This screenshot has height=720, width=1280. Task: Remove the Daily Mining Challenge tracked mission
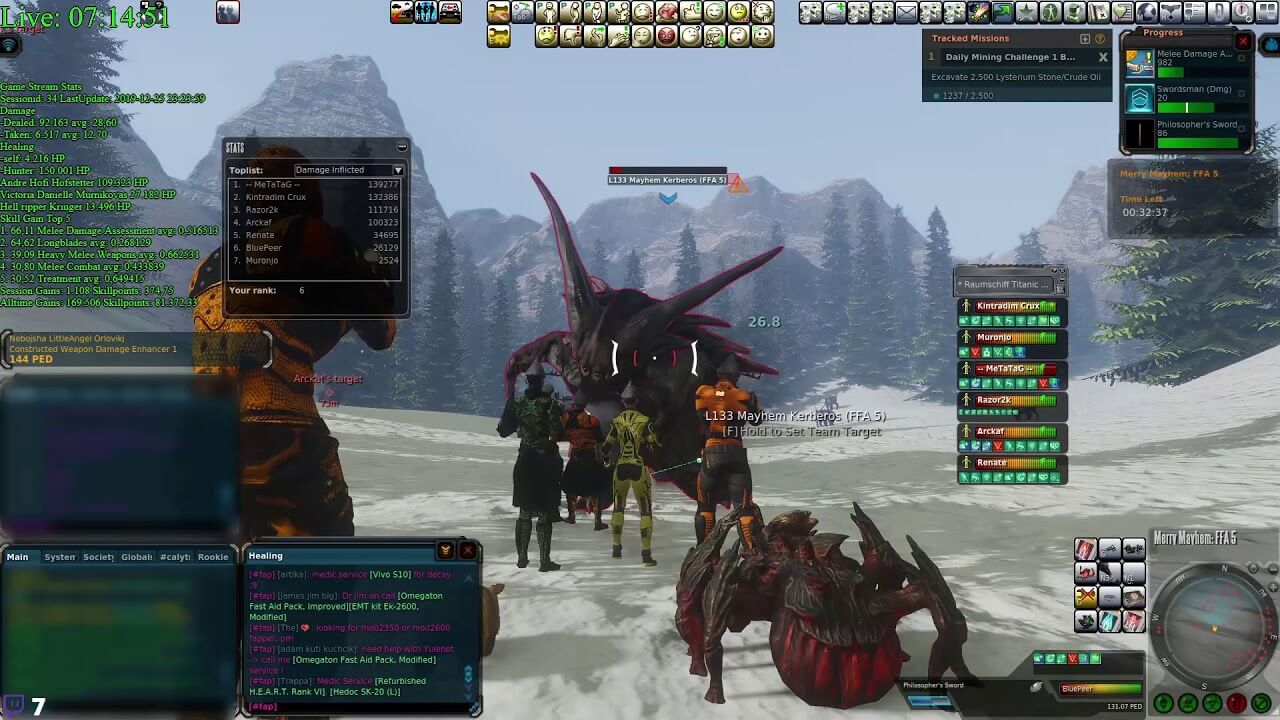1102,58
